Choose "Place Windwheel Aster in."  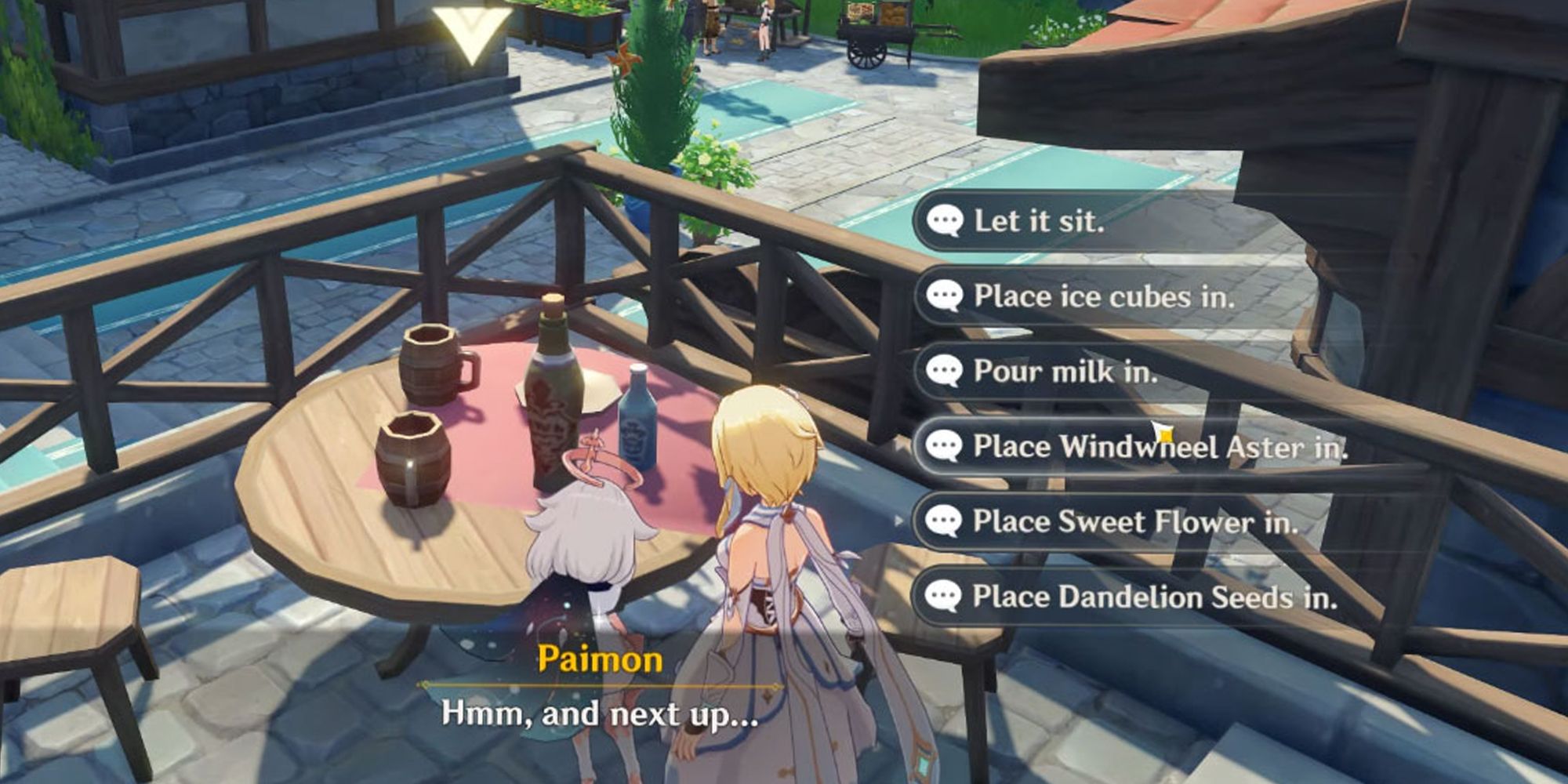[x=1159, y=447]
